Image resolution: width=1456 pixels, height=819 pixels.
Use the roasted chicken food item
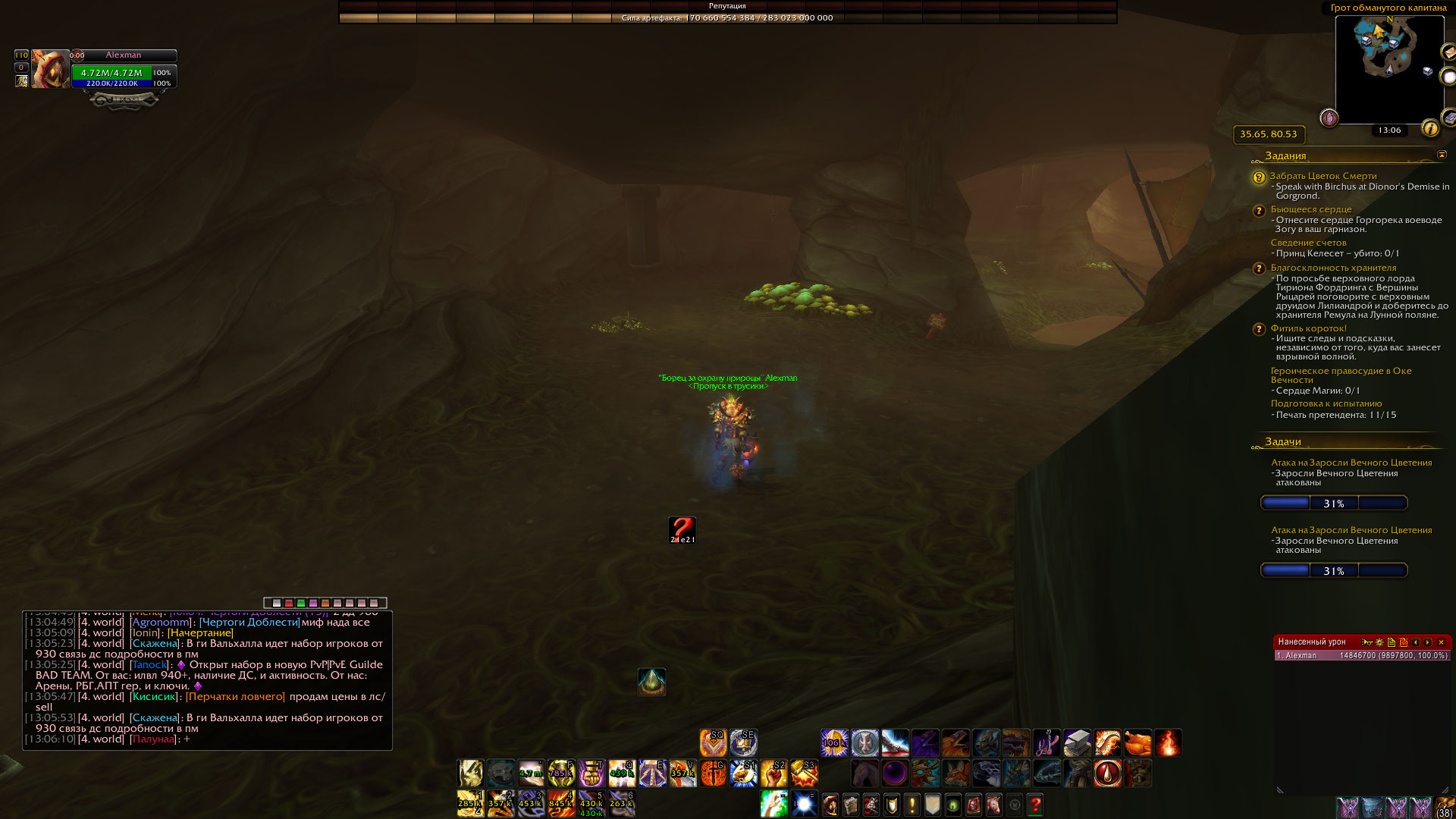1137,743
